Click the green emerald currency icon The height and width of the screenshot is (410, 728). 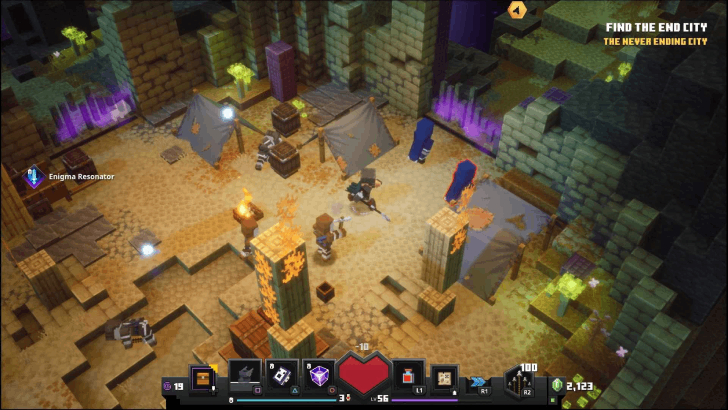(557, 384)
